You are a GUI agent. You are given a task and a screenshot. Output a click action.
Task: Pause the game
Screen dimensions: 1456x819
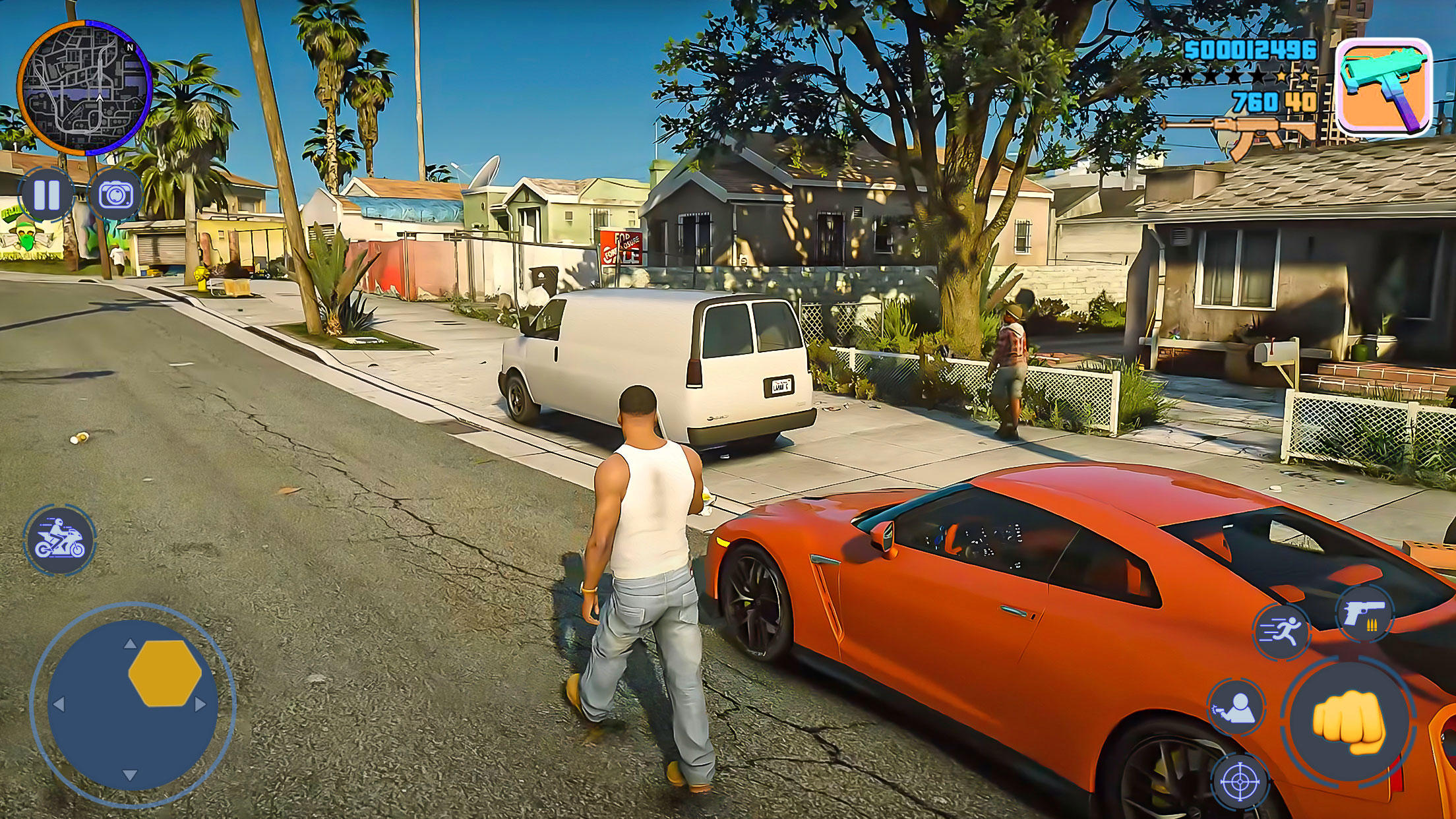click(x=46, y=195)
